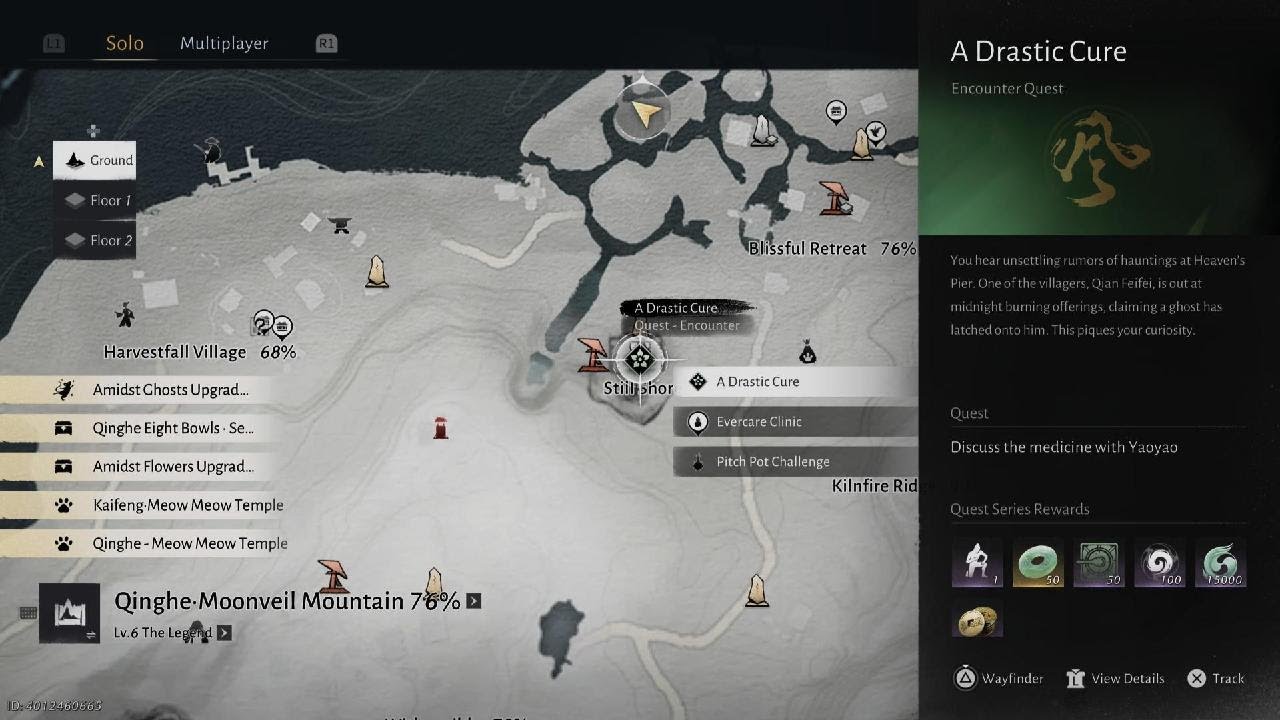Switch to the Solo tab

(x=125, y=43)
